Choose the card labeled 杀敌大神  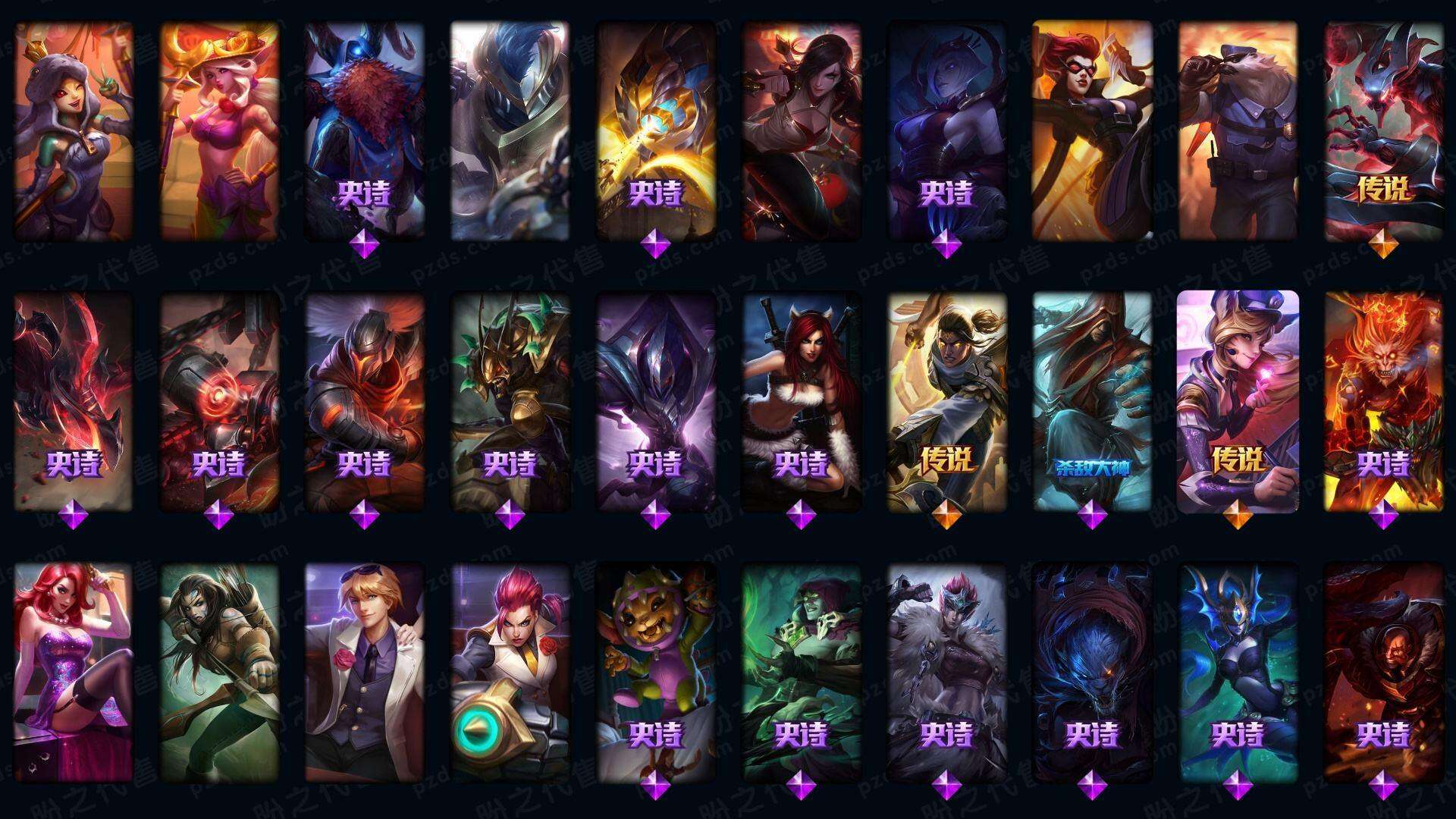click(x=1092, y=402)
